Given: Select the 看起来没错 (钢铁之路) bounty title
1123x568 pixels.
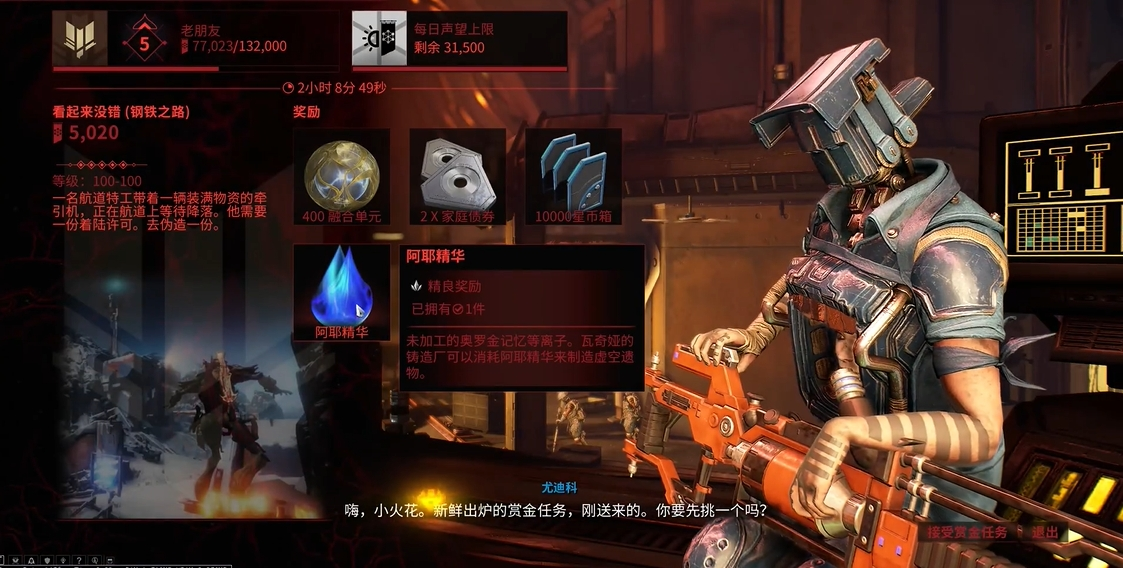Looking at the screenshot, I should click(x=121, y=111).
